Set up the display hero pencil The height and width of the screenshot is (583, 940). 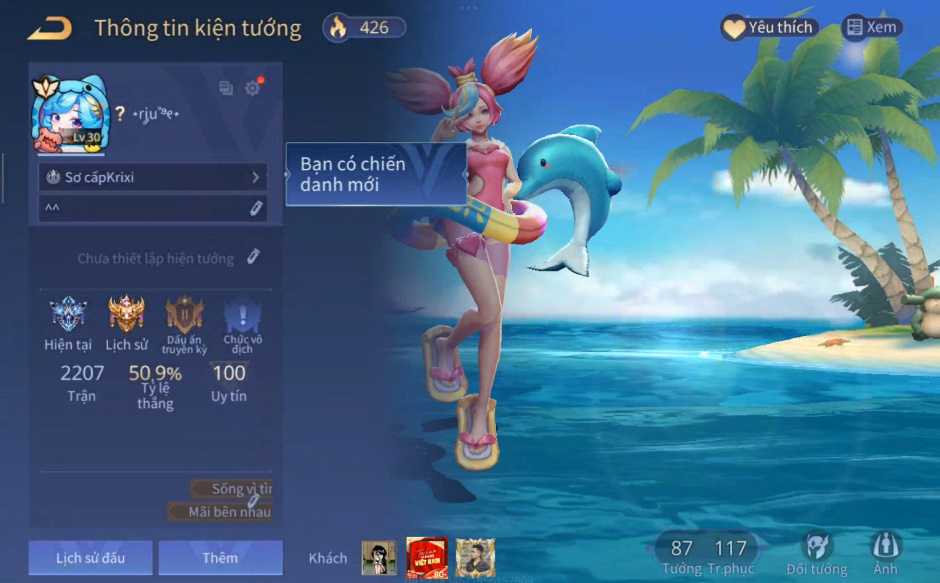pyautogui.click(x=254, y=258)
